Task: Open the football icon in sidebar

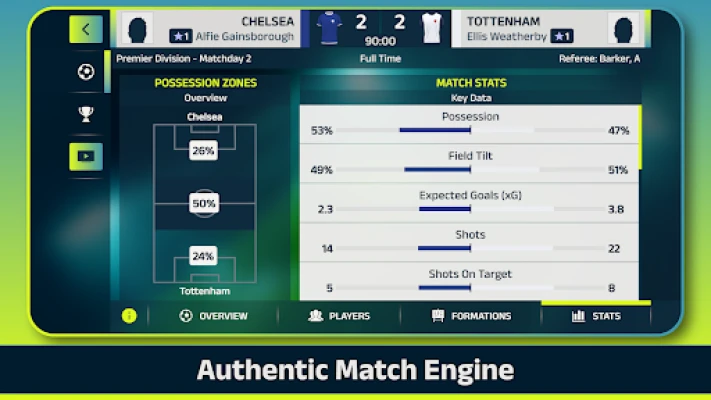Action: (x=85, y=72)
